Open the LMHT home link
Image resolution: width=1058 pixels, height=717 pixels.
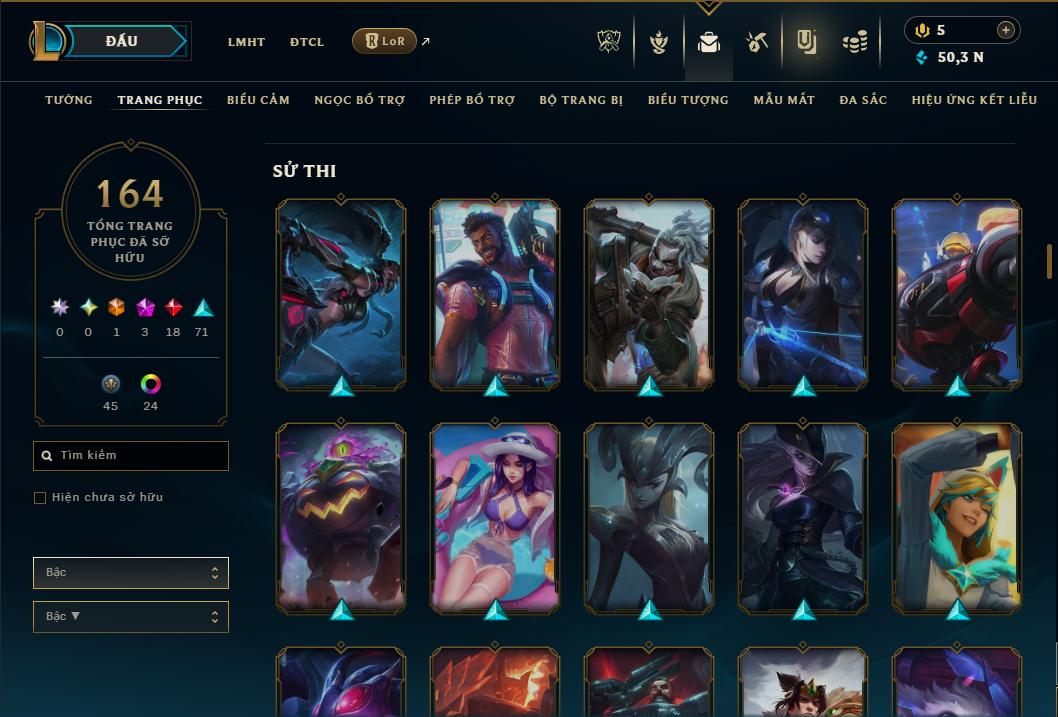(x=246, y=42)
